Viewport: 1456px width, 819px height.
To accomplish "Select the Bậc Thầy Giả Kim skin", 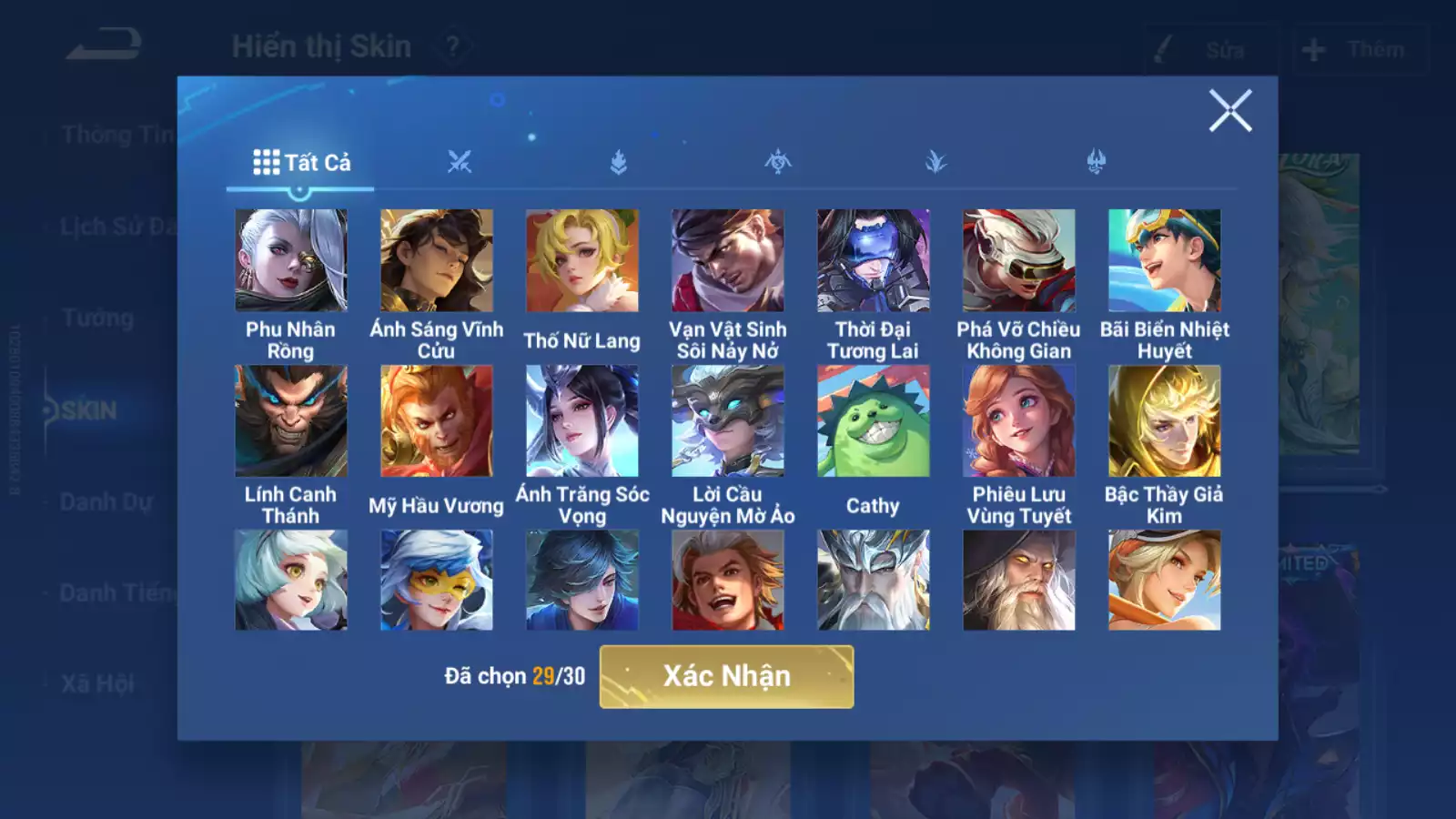I will pos(1164,421).
